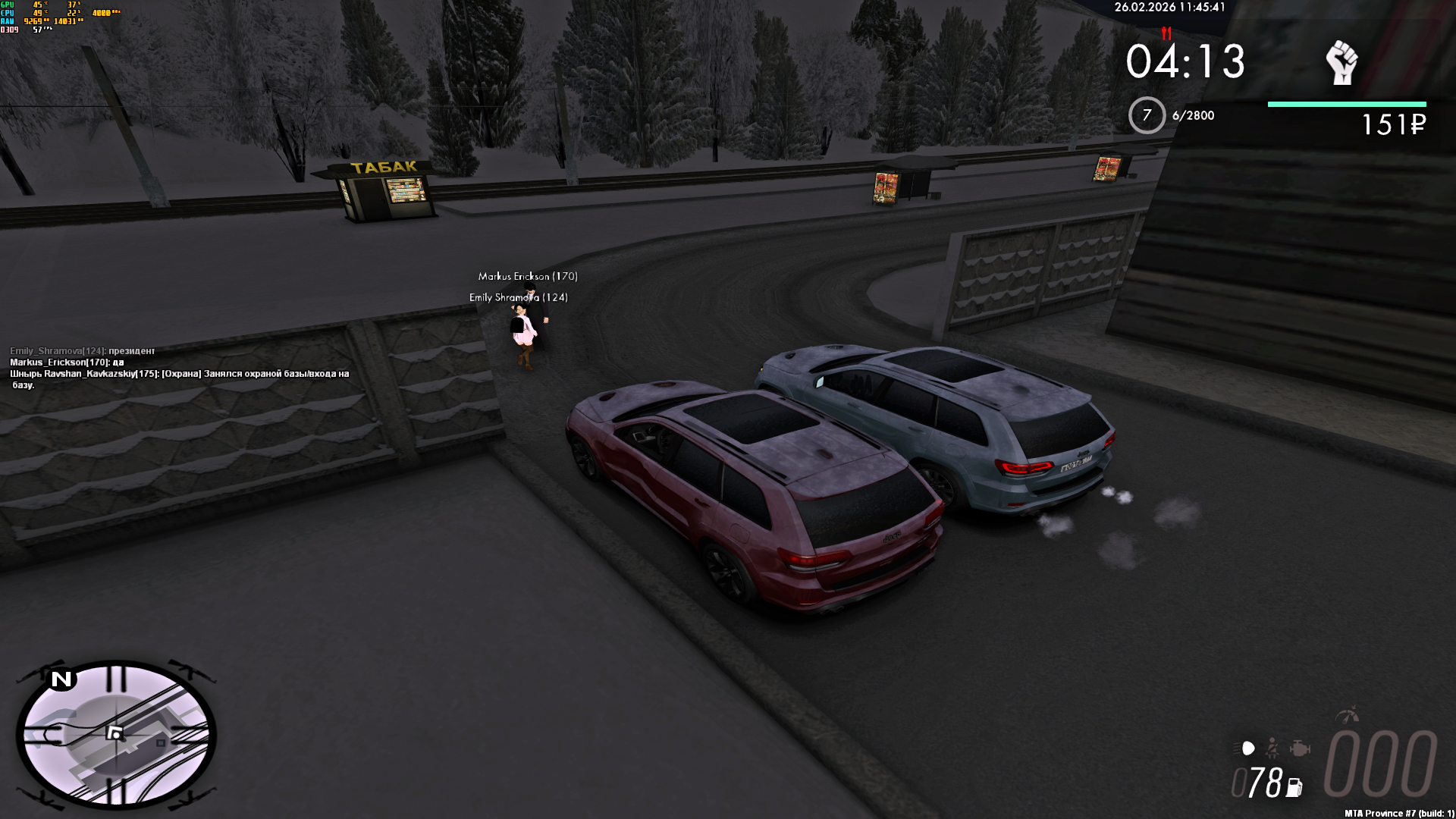This screenshot has height=819, width=1456.
Task: Click the cruise control gauge icon
Action: pos(1348,715)
